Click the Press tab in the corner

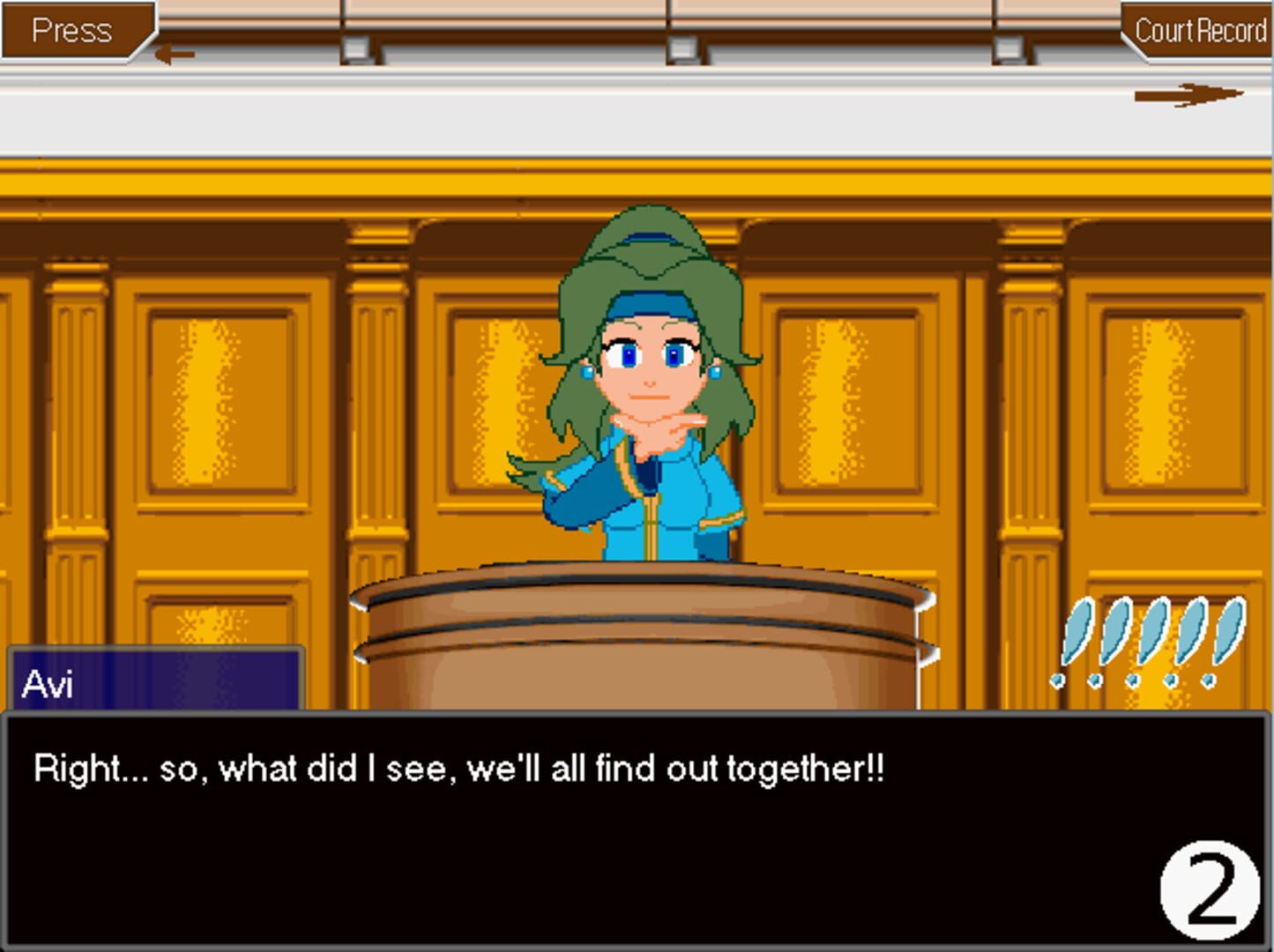(72, 31)
